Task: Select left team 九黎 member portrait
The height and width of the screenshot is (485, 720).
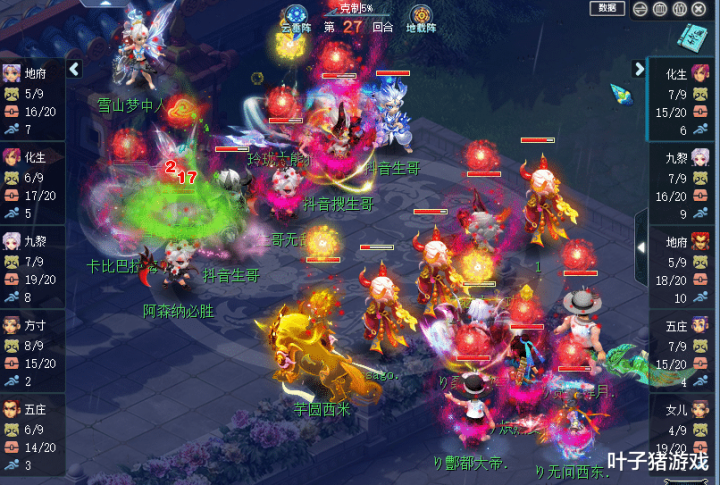Action: pyautogui.click(x=12, y=241)
